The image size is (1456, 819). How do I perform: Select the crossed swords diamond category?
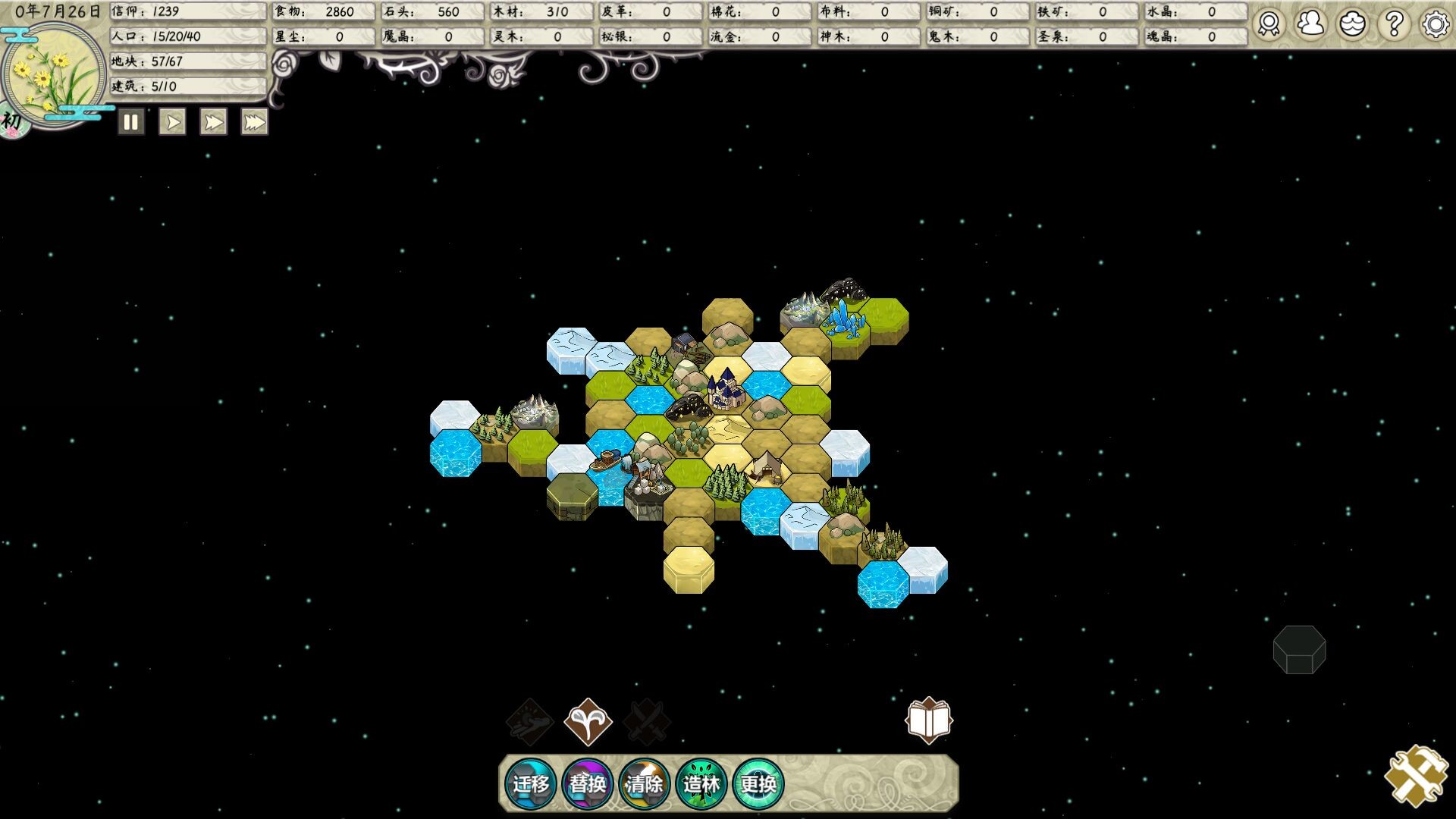click(x=647, y=721)
